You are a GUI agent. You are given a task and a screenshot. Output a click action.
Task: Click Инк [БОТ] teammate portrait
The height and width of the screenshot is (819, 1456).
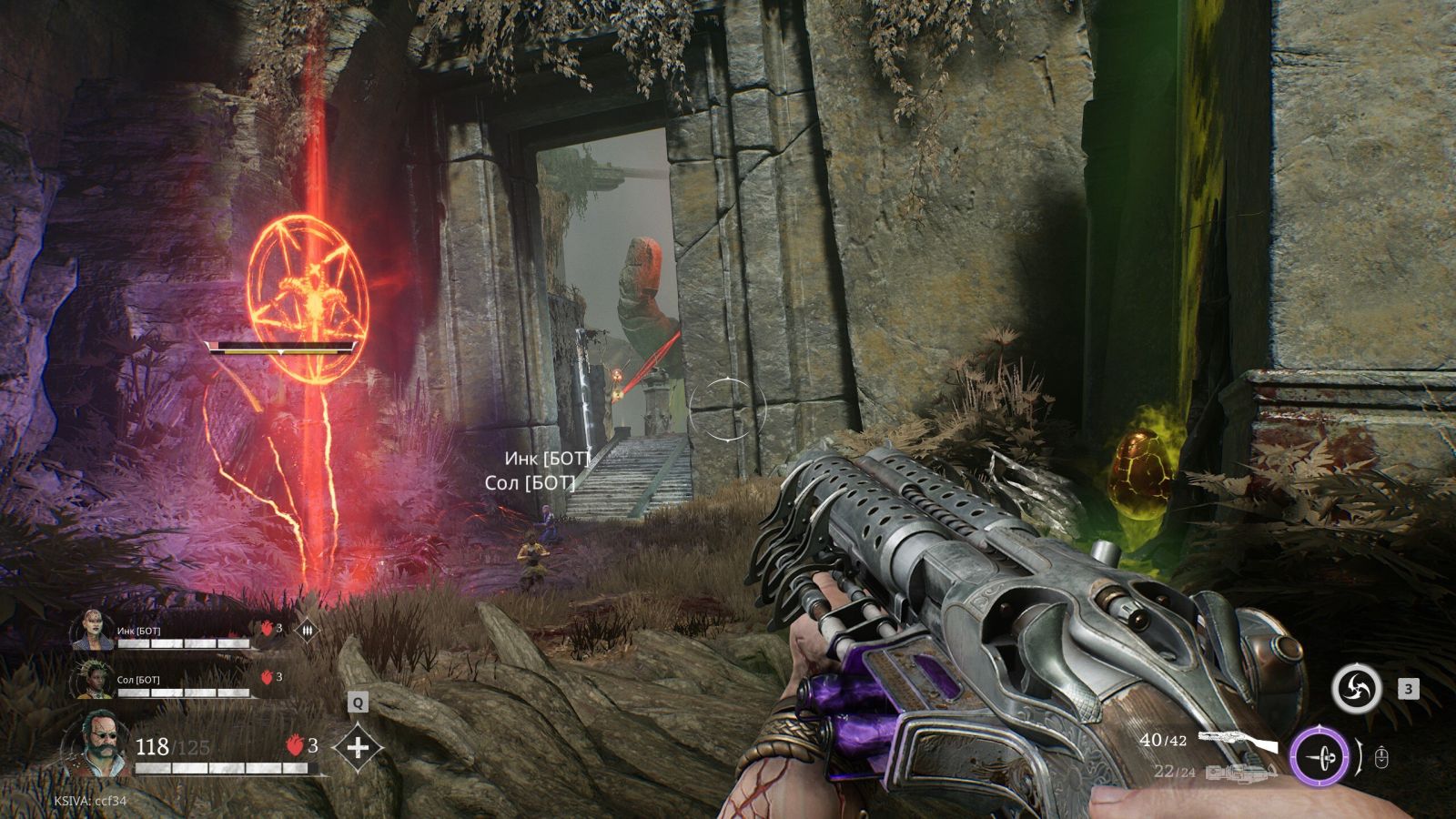(94, 630)
